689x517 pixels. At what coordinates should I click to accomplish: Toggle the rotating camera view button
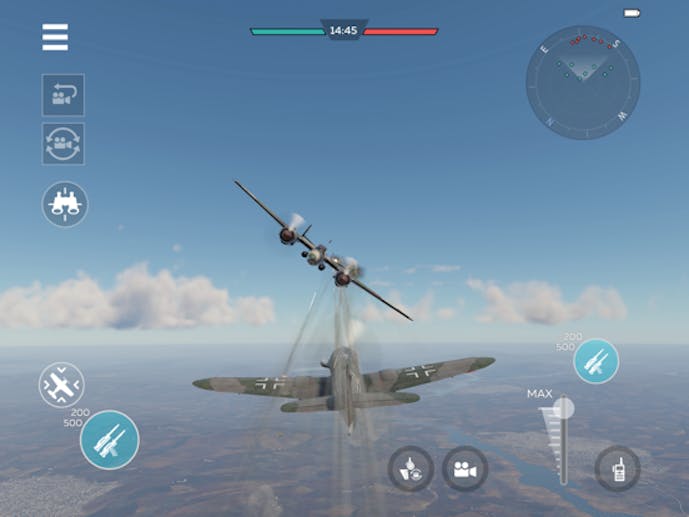(63, 144)
